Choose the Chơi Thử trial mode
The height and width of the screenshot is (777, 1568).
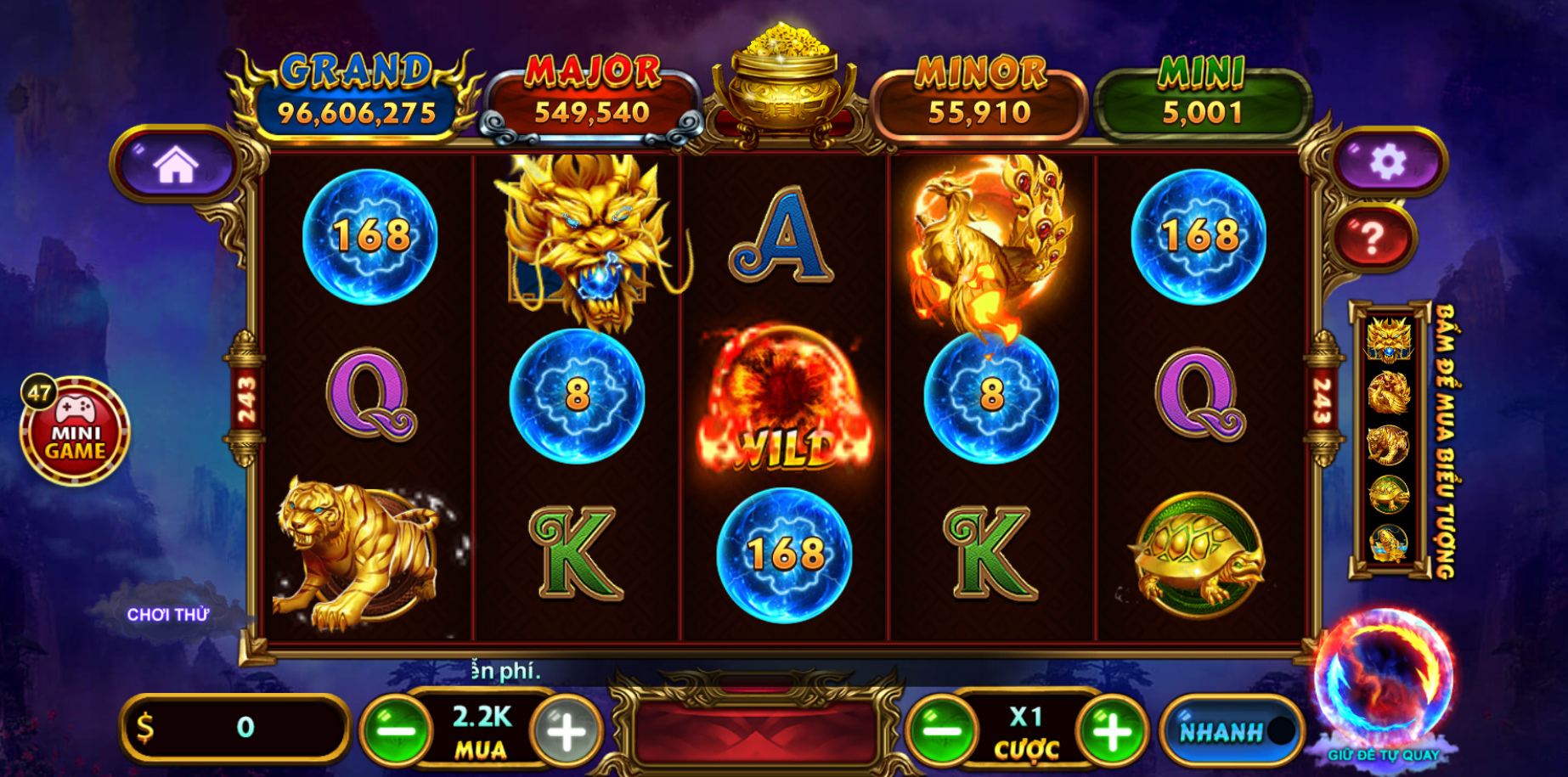pyautogui.click(x=168, y=615)
